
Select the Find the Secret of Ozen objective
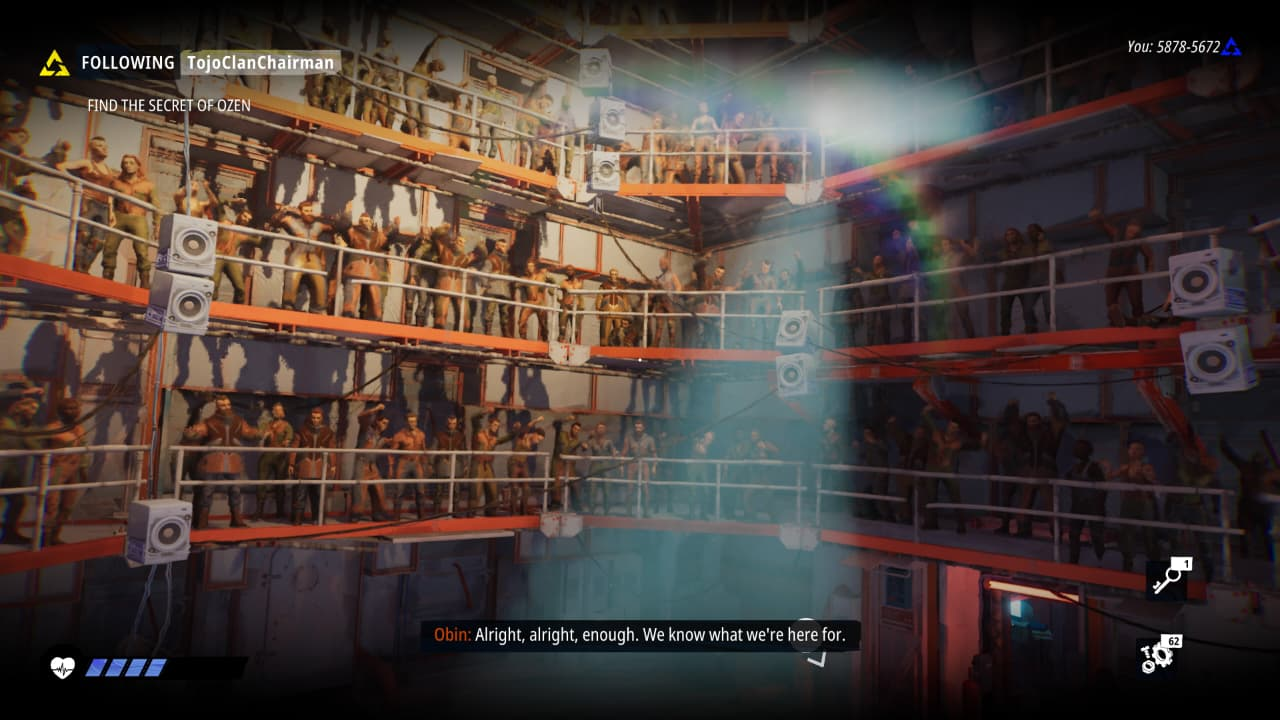coord(169,105)
